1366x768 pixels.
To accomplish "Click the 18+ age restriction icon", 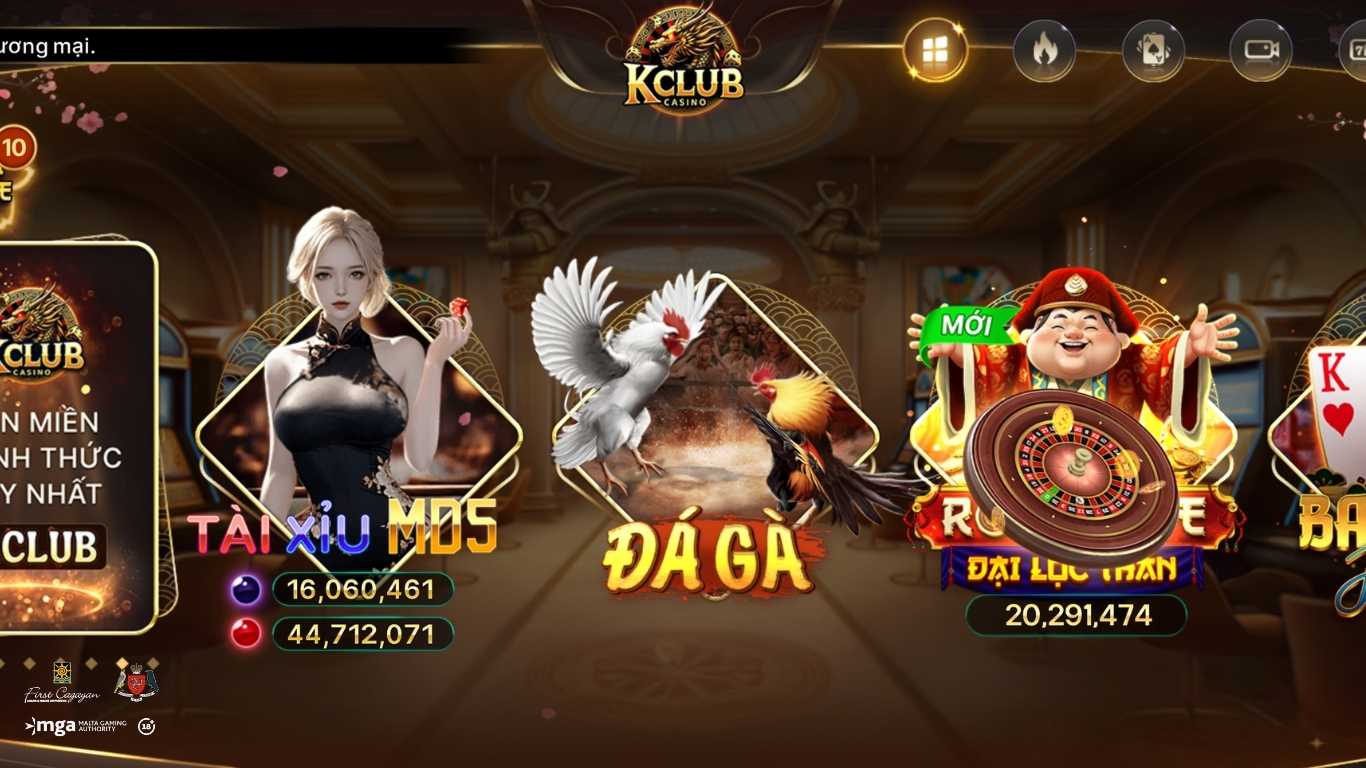I will (x=149, y=728).
